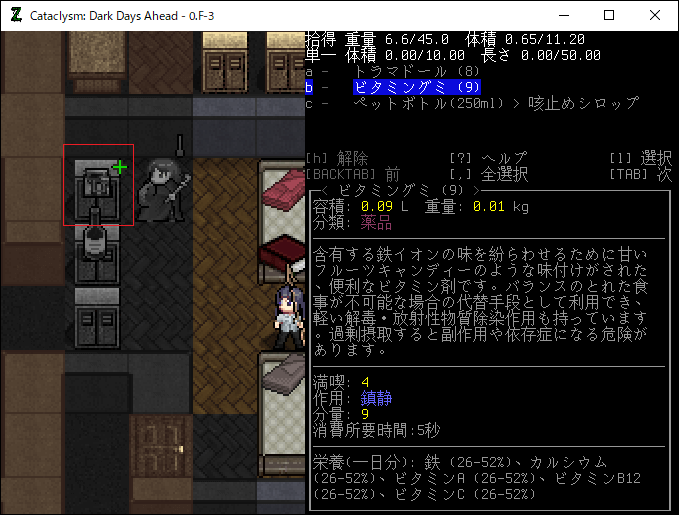Maximize the game window
This screenshot has width=679, height=515.
[x=609, y=16]
